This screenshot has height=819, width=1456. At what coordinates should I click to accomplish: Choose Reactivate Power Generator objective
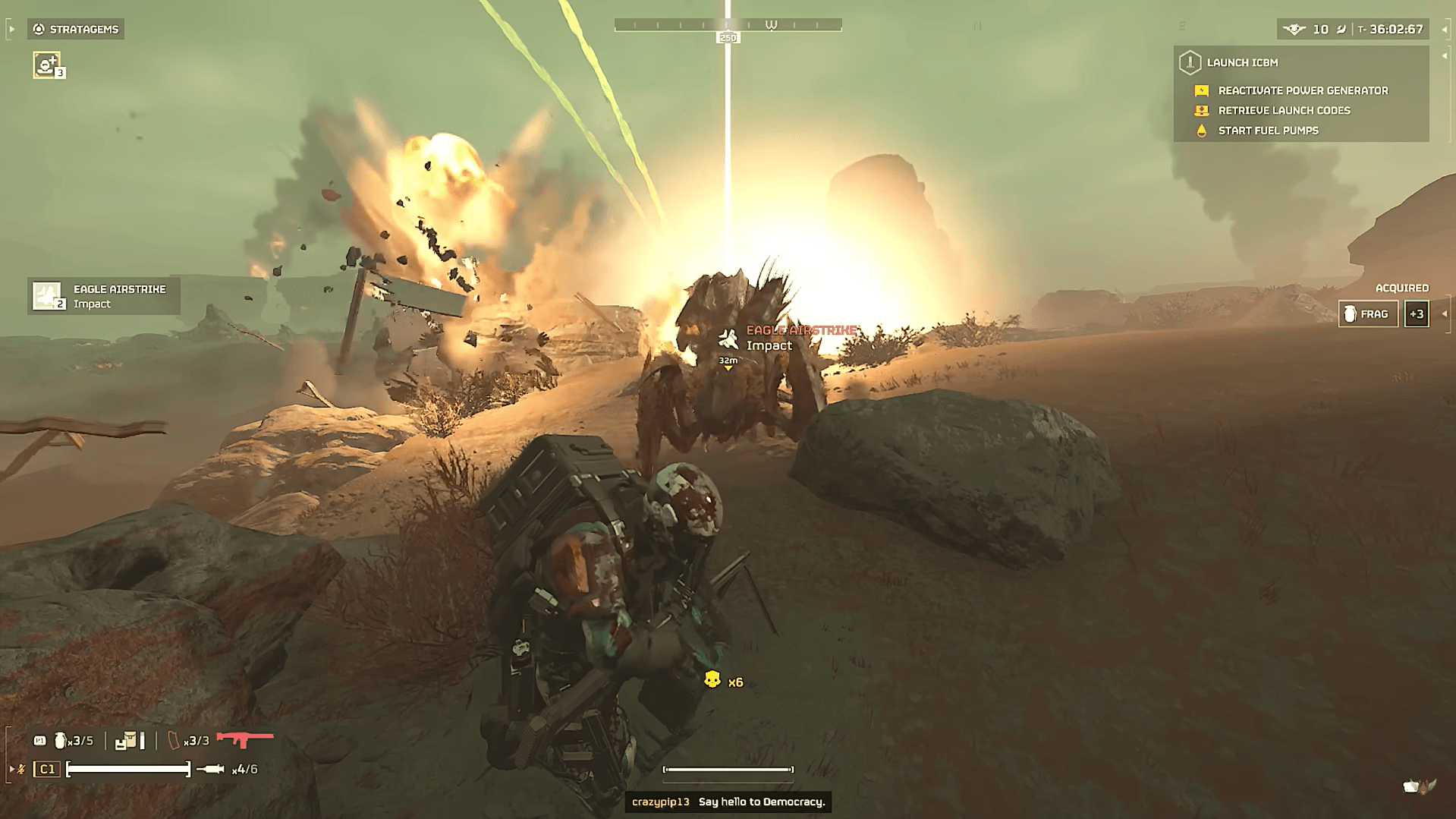pos(1302,90)
